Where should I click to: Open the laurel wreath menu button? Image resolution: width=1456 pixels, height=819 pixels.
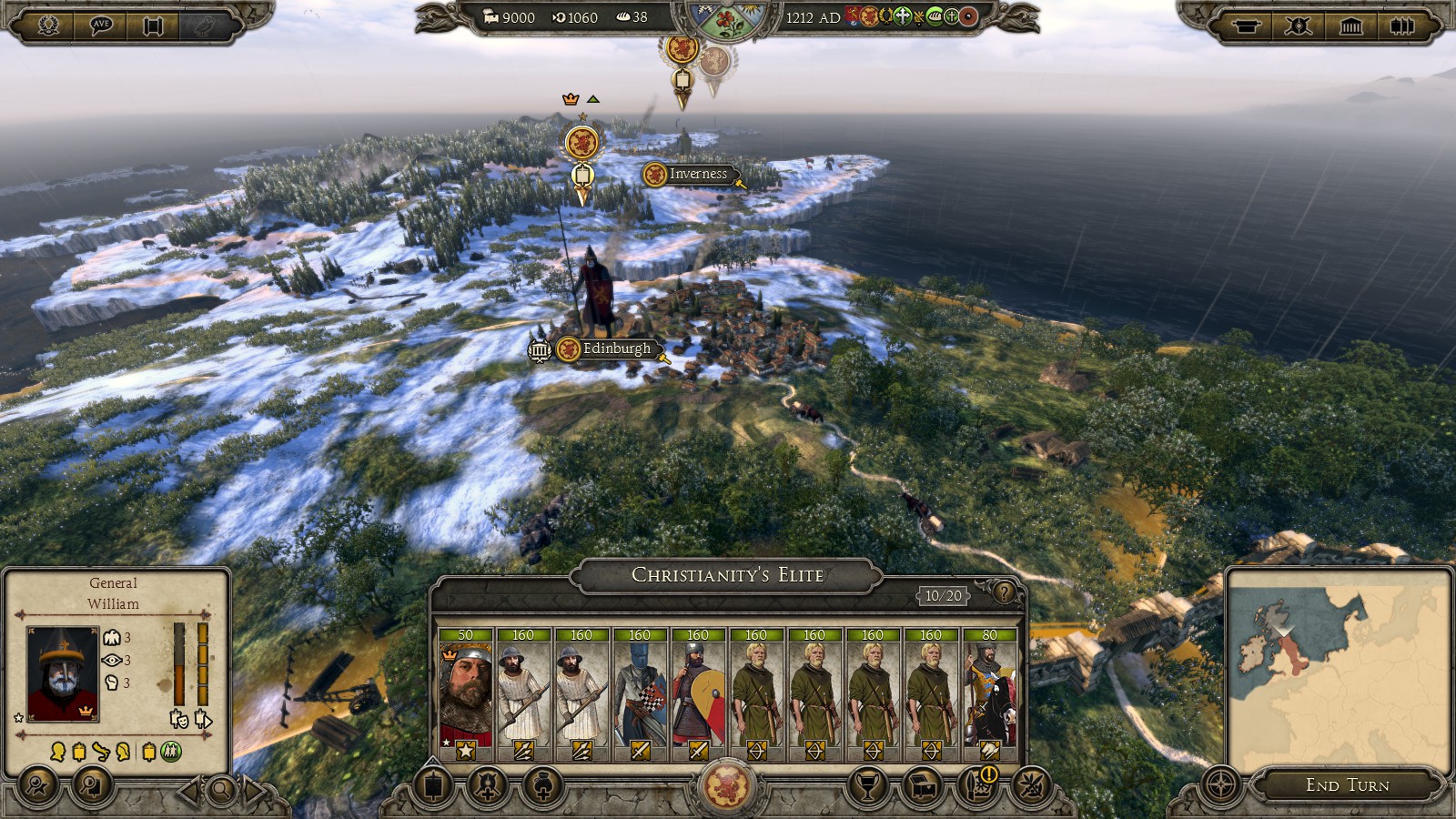point(49,25)
